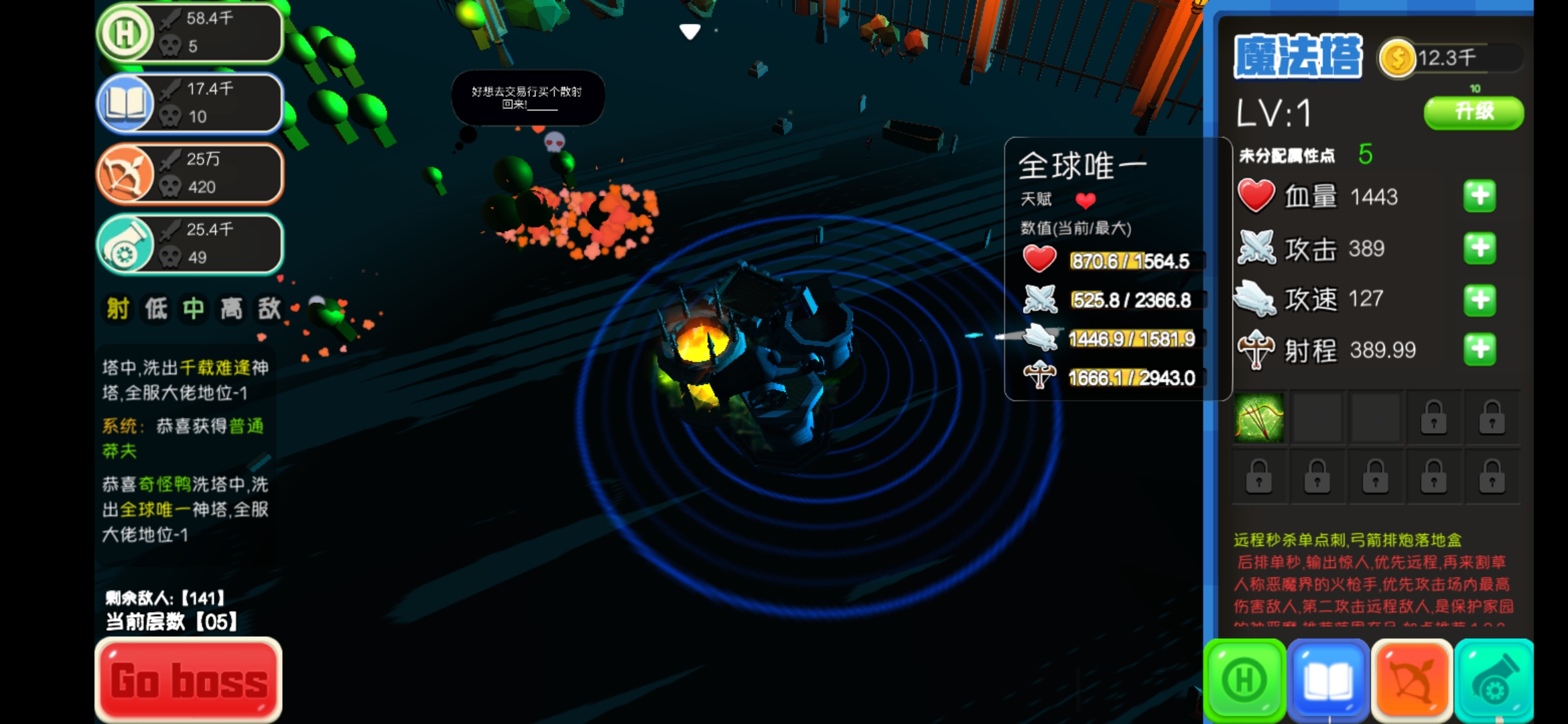Select the book tower icon on left panel
This screenshot has height=724, width=1568.
coord(190,104)
